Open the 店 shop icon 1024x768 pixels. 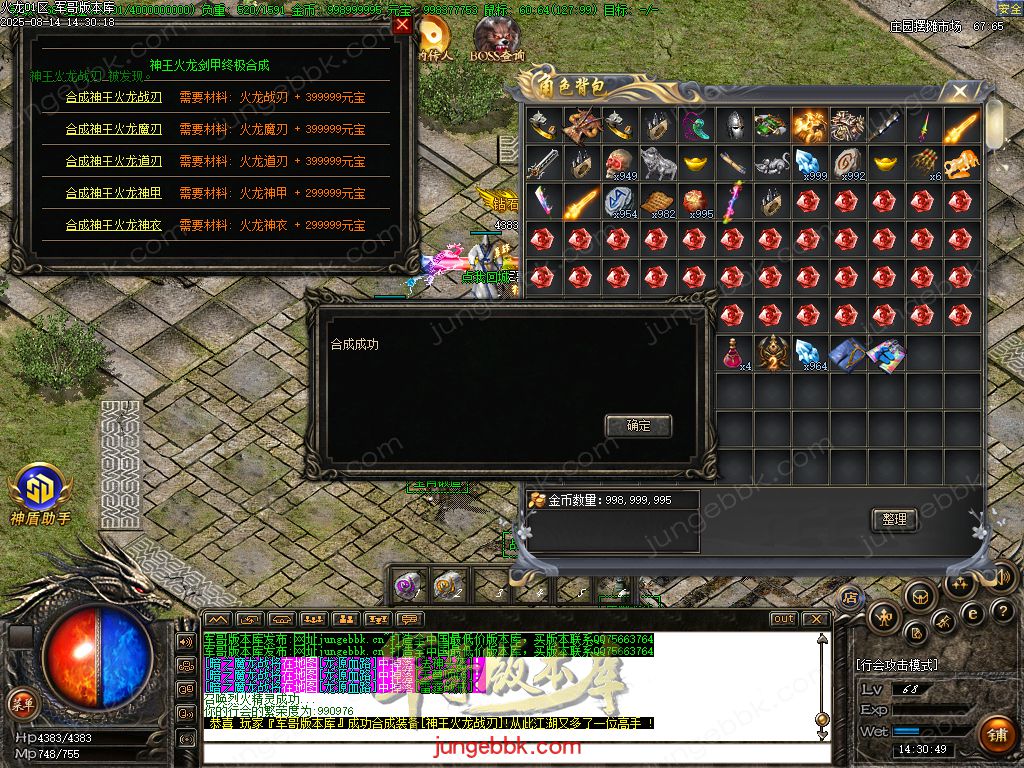click(x=851, y=597)
